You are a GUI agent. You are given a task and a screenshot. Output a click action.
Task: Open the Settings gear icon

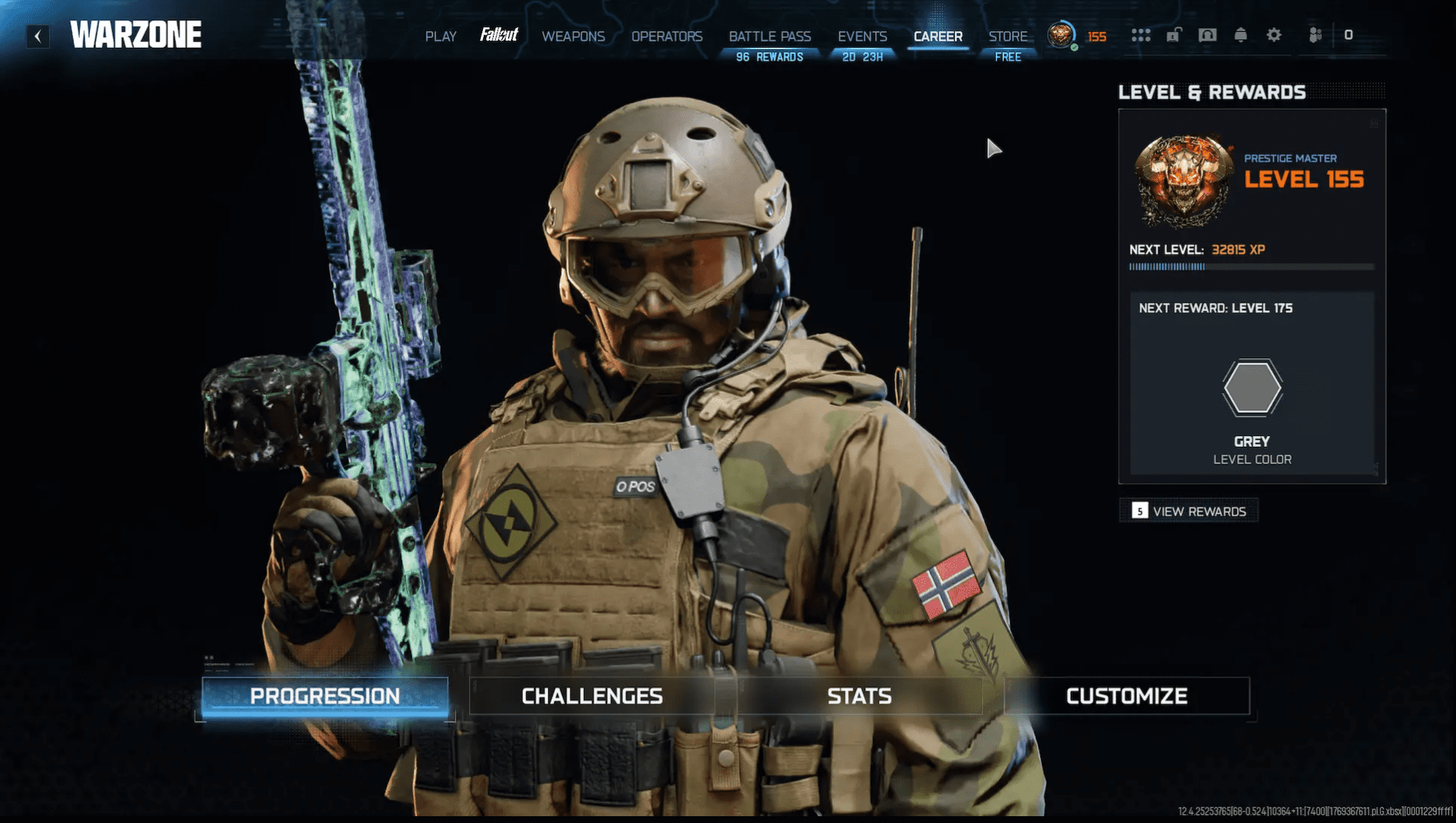coord(1274,35)
